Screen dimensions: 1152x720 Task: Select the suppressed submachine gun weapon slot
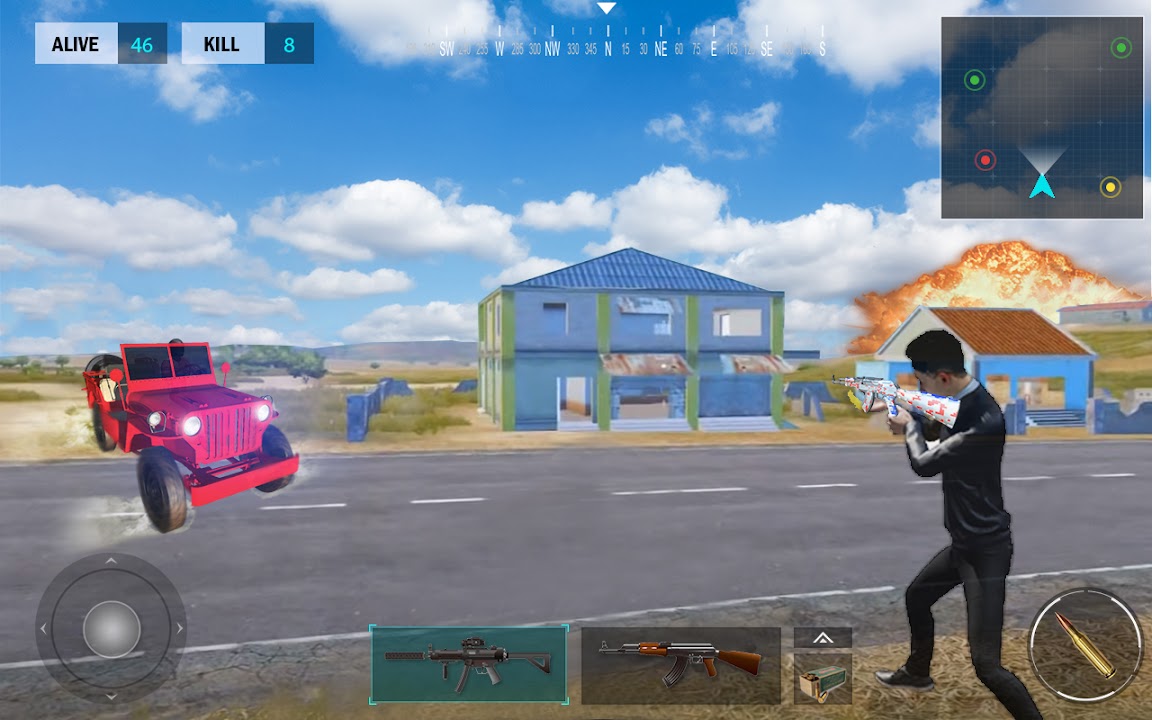(x=469, y=664)
